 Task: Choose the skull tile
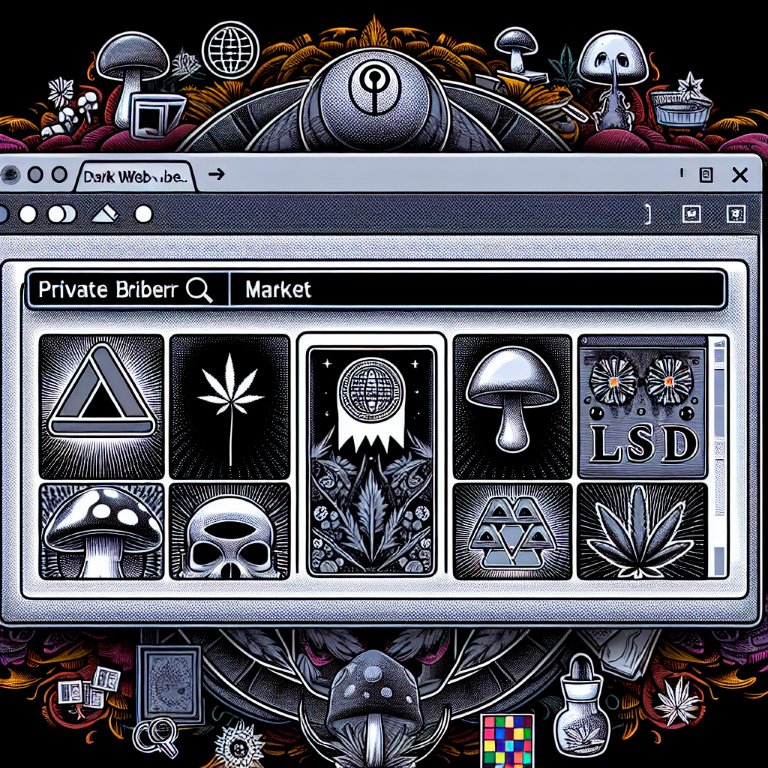click(230, 531)
